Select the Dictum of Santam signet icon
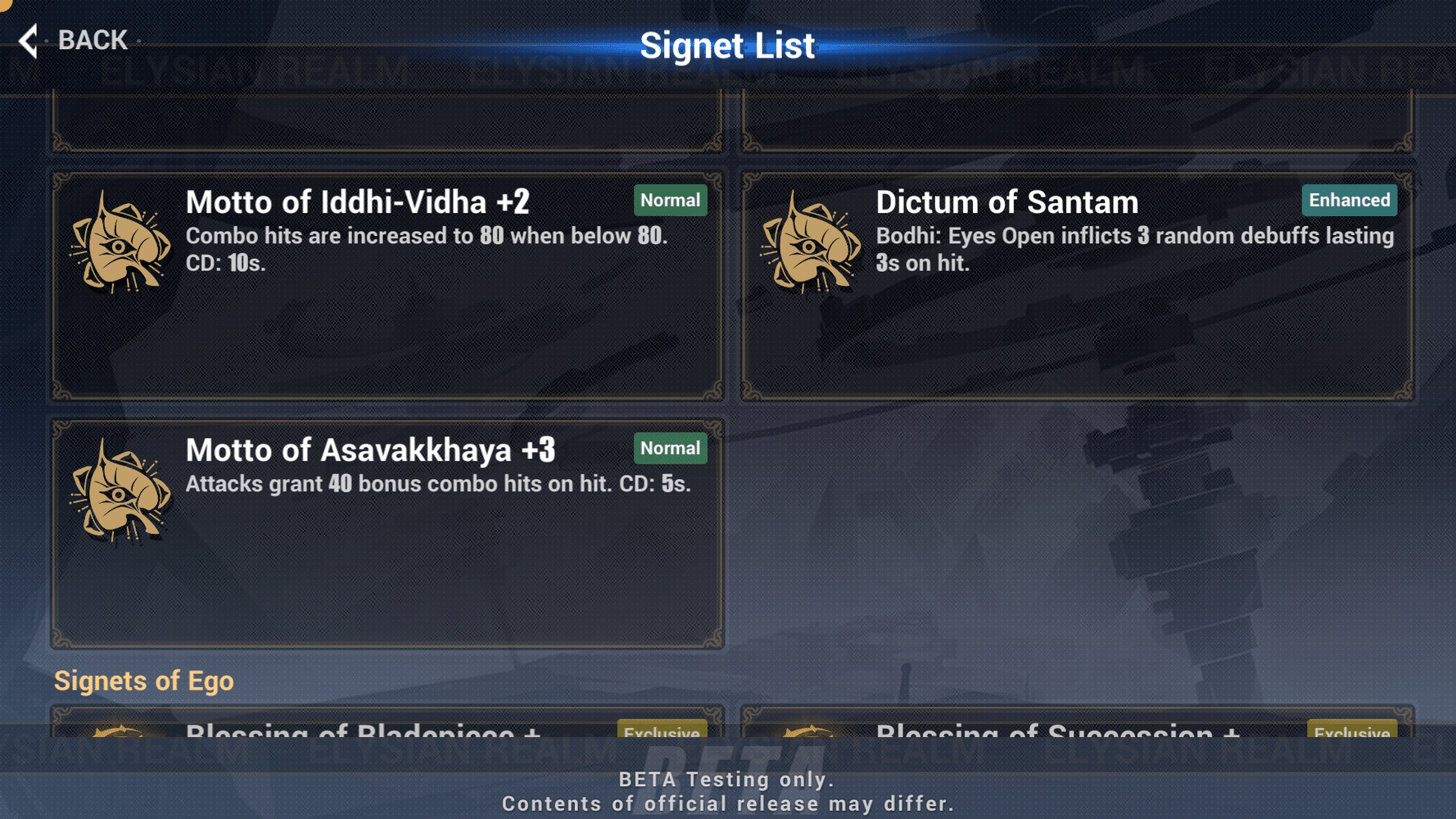 (x=812, y=247)
